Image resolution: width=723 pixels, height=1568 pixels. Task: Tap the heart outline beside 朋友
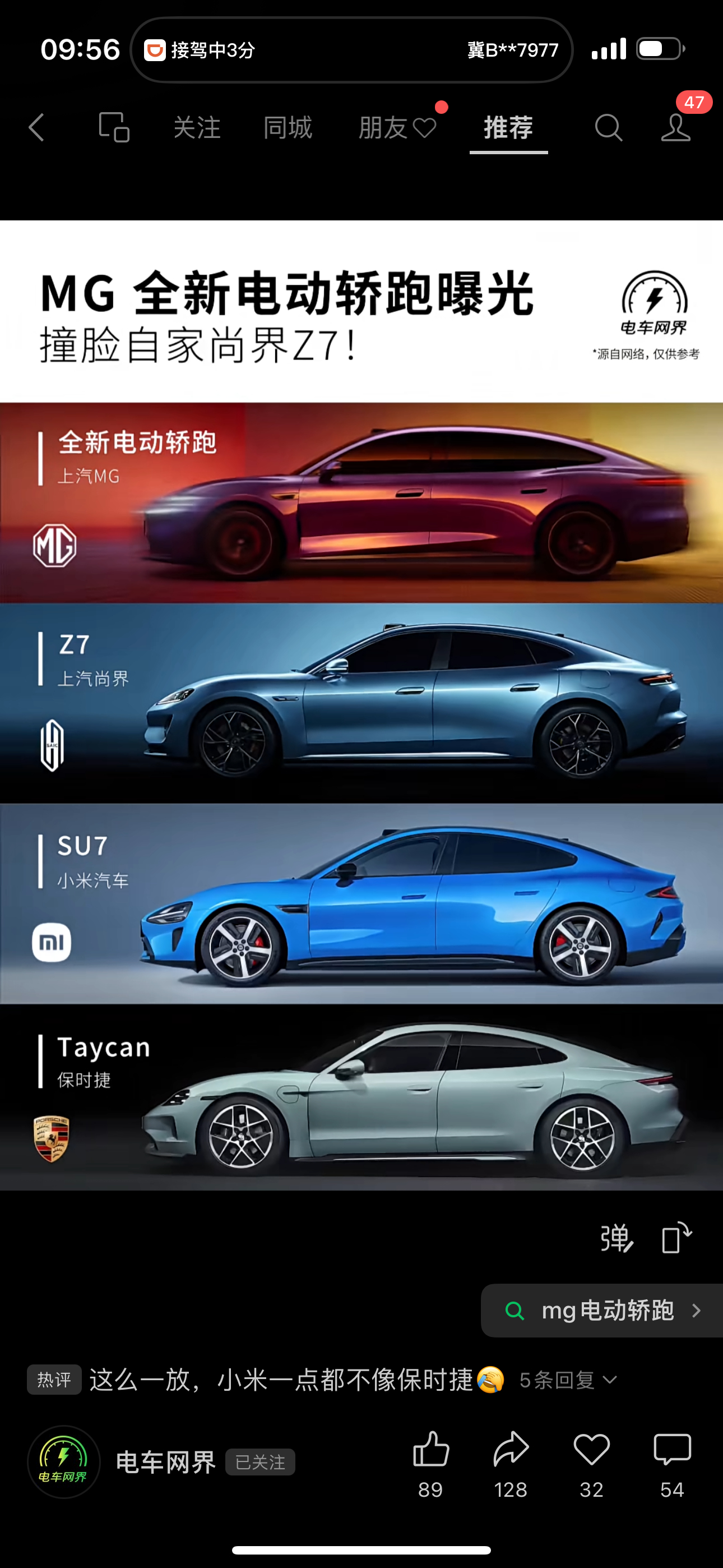[x=426, y=128]
